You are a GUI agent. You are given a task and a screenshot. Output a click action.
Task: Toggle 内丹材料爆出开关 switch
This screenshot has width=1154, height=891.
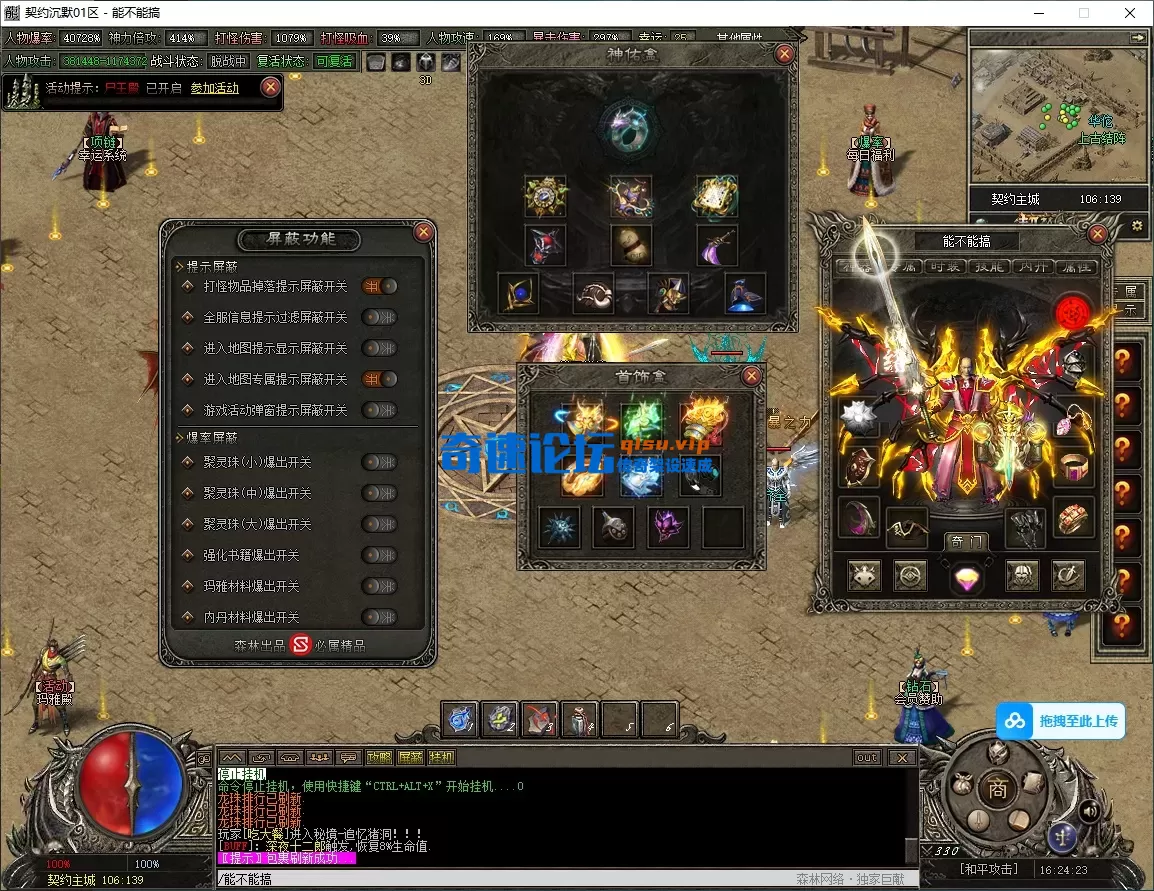click(379, 617)
